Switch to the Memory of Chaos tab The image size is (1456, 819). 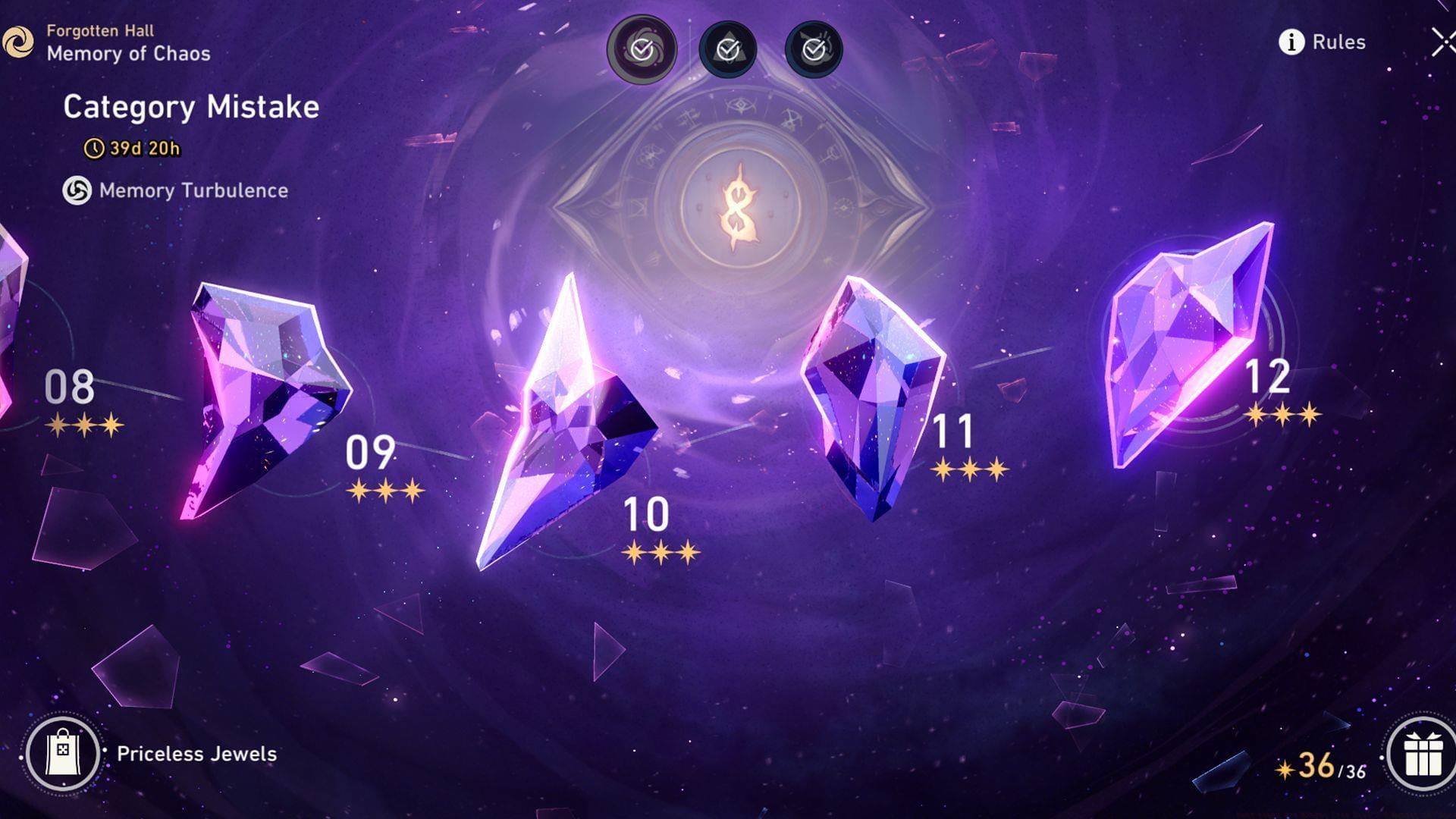pyautogui.click(x=127, y=53)
